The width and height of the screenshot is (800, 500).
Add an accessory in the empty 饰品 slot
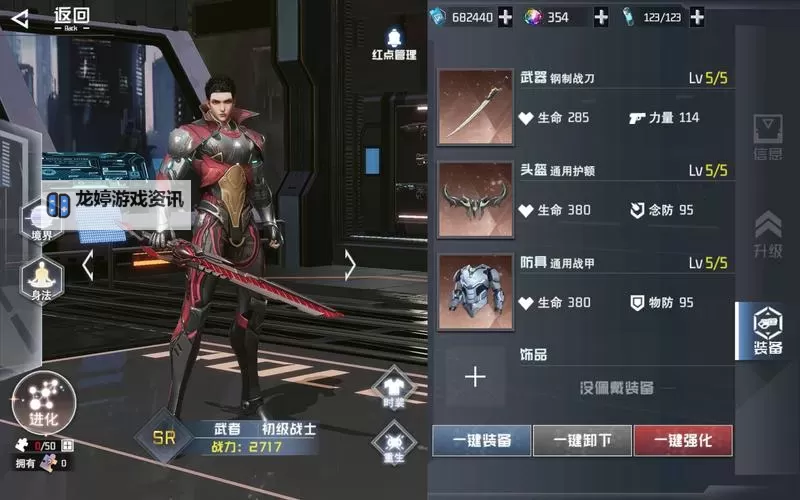[x=475, y=377]
